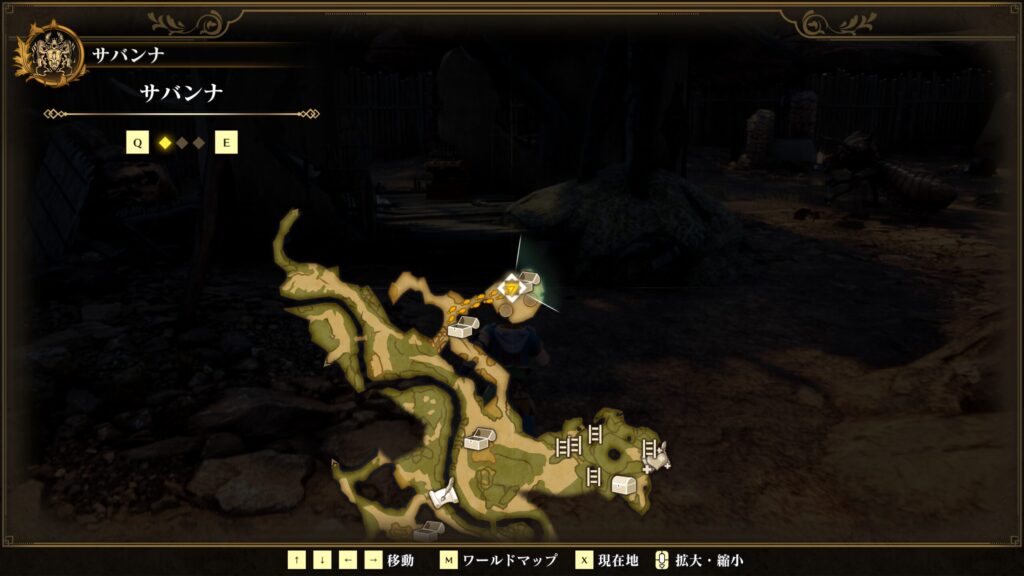
Task: Select the closed treasure chest marker
Action: click(625, 485)
